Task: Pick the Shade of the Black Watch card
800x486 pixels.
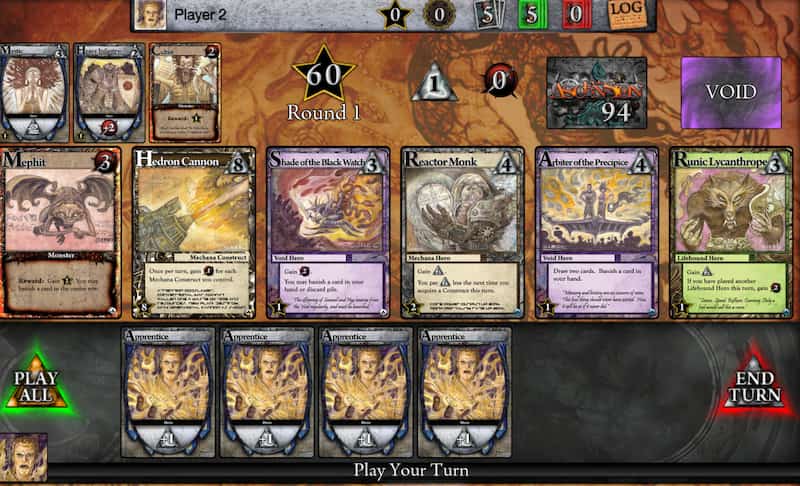Action: click(x=329, y=232)
